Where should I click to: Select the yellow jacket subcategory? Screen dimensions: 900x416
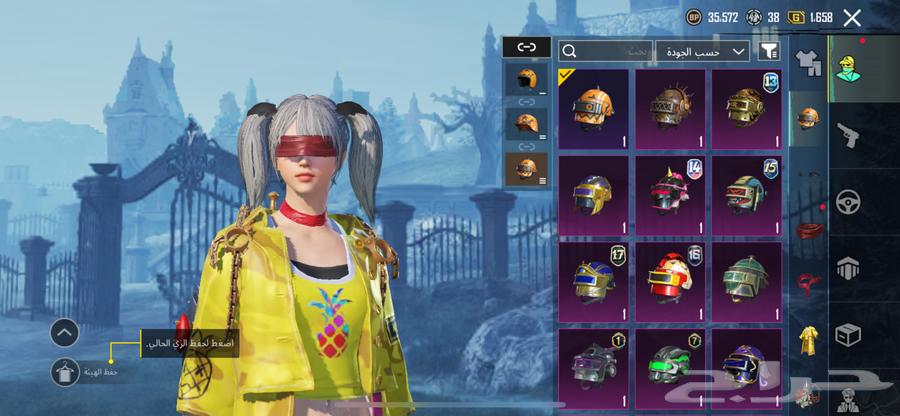click(x=807, y=342)
